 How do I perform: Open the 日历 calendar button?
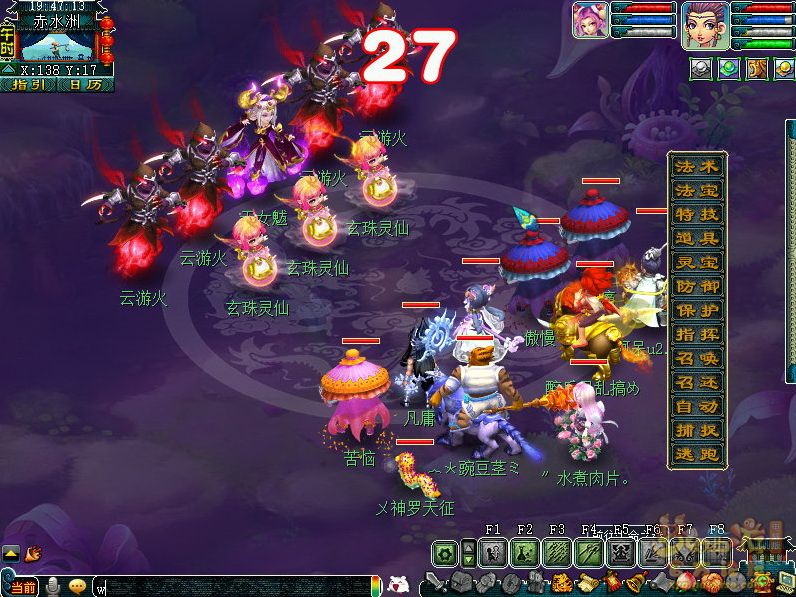(85, 85)
